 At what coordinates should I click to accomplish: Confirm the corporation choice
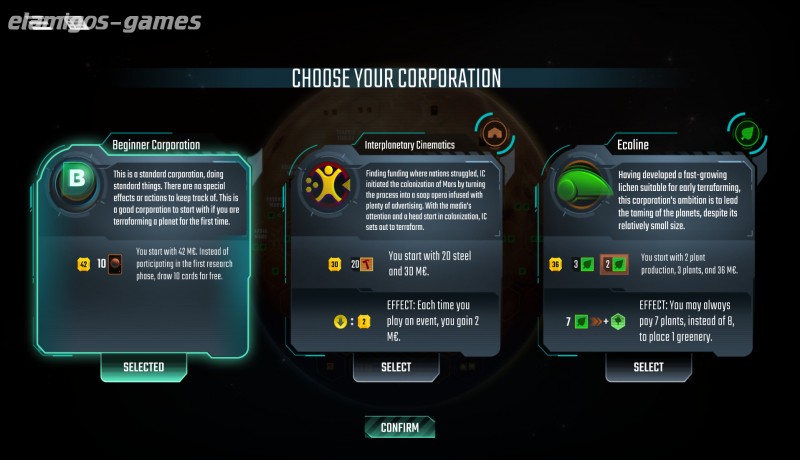click(x=400, y=428)
